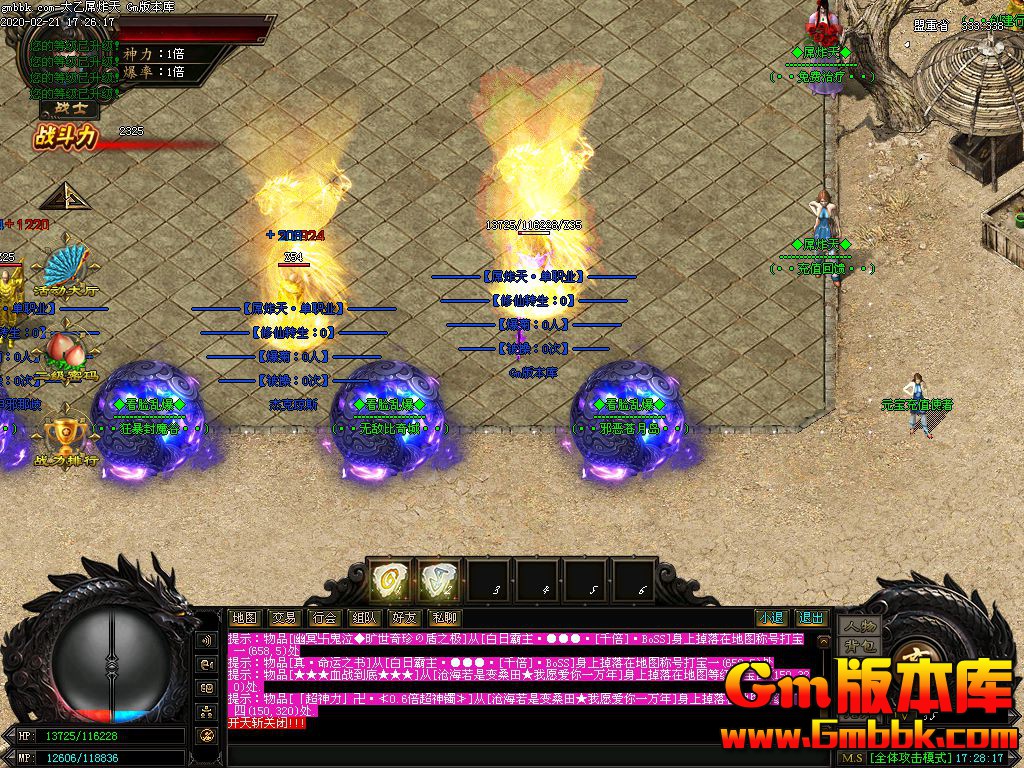Toggle the 全体攻击模式 attack mode
The width and height of the screenshot is (1024, 768).
tap(920, 758)
